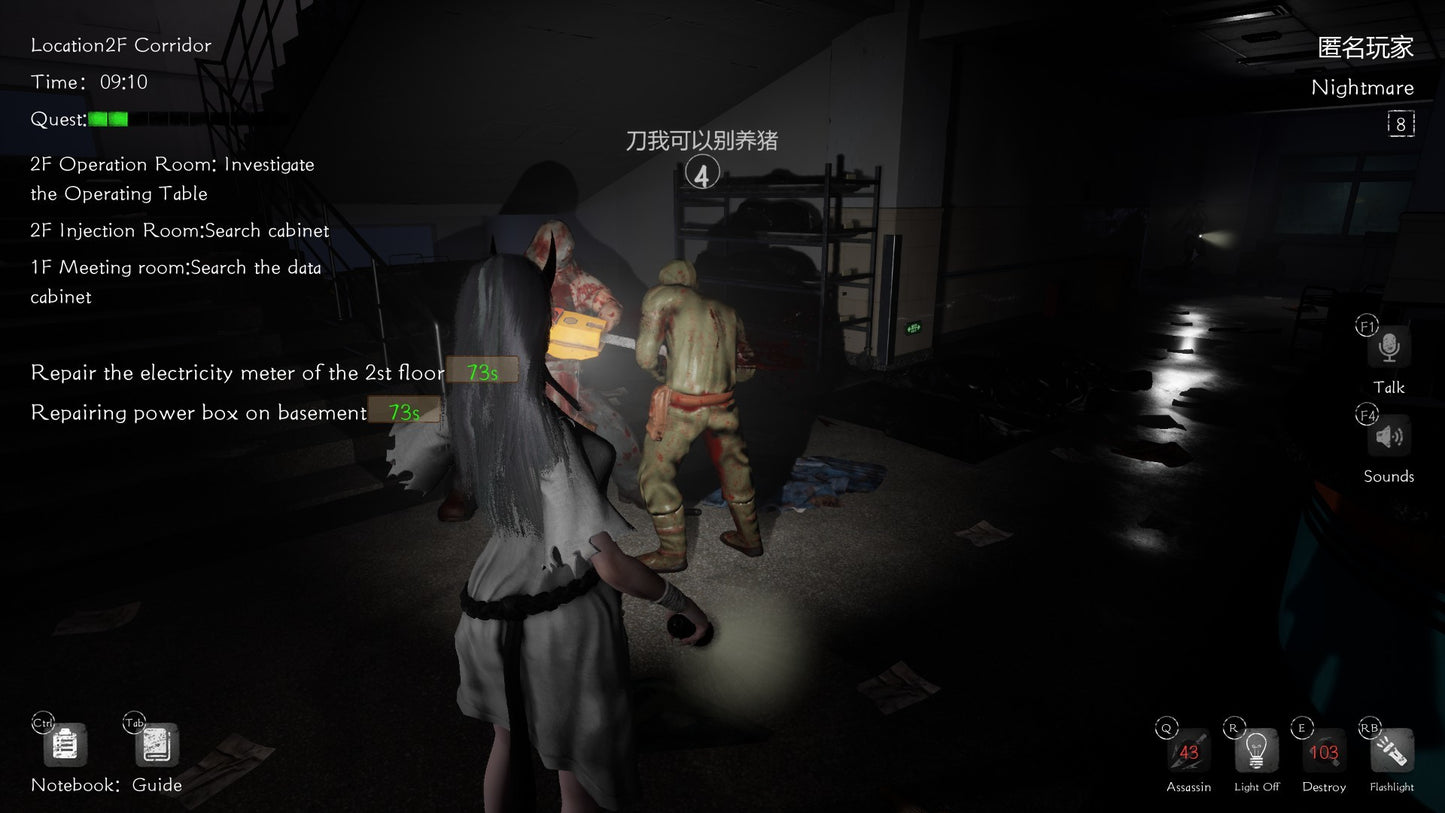Click the 73s basement power box timer
Screen dimensions: 1445x813
point(403,410)
